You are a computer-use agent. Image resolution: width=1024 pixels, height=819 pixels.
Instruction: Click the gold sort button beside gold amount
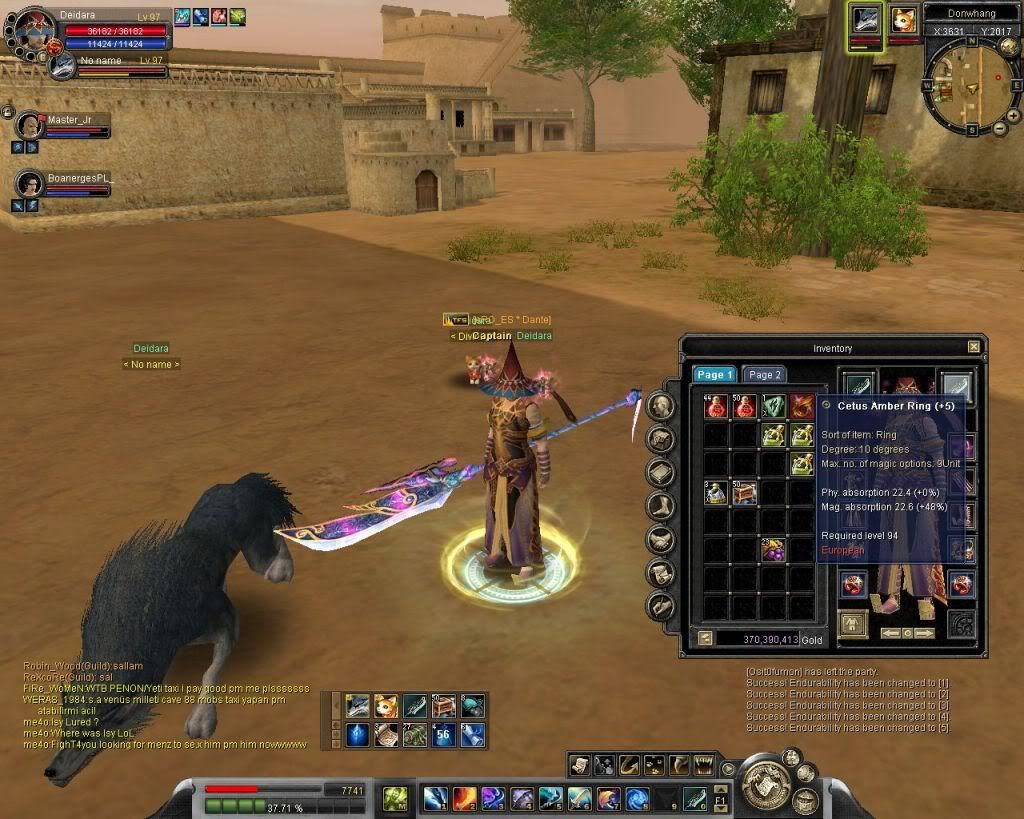coord(704,638)
